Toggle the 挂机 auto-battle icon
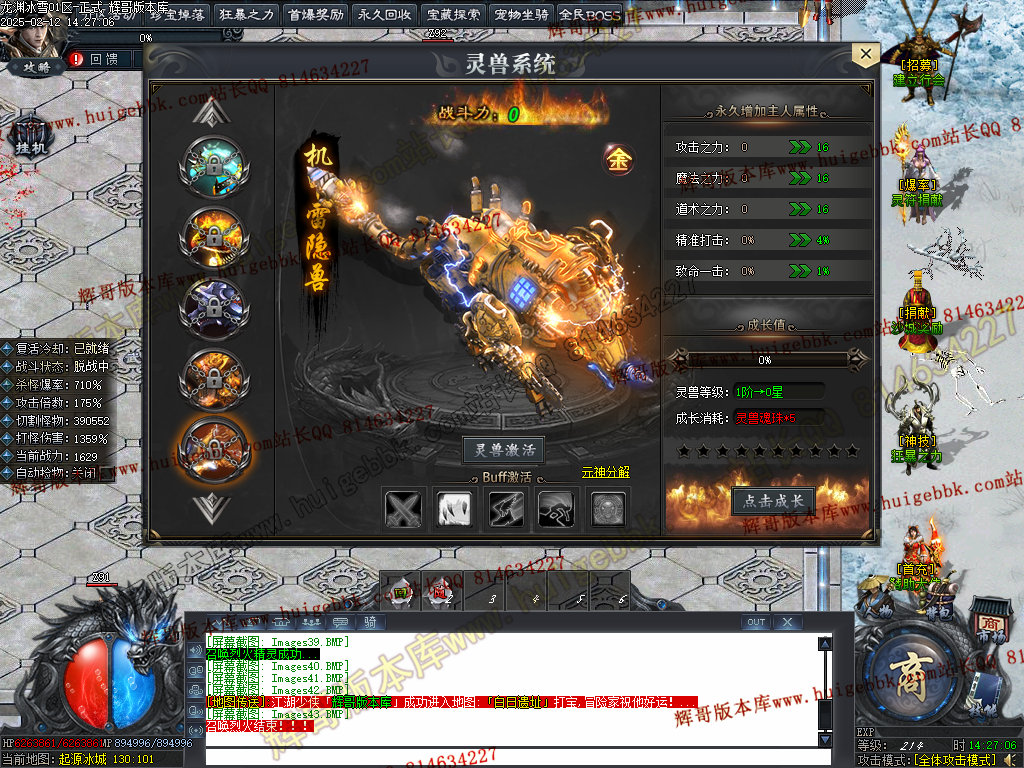The height and width of the screenshot is (768, 1024). (x=31, y=137)
